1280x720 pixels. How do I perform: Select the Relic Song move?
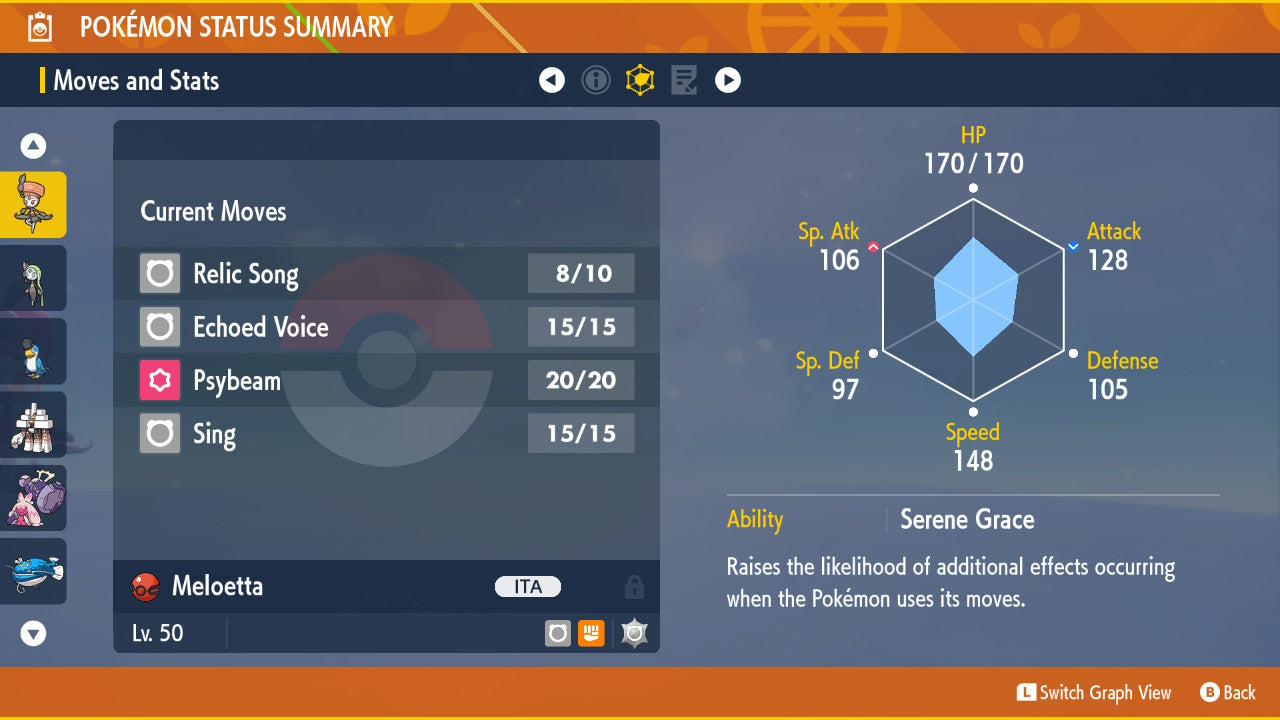click(386, 274)
